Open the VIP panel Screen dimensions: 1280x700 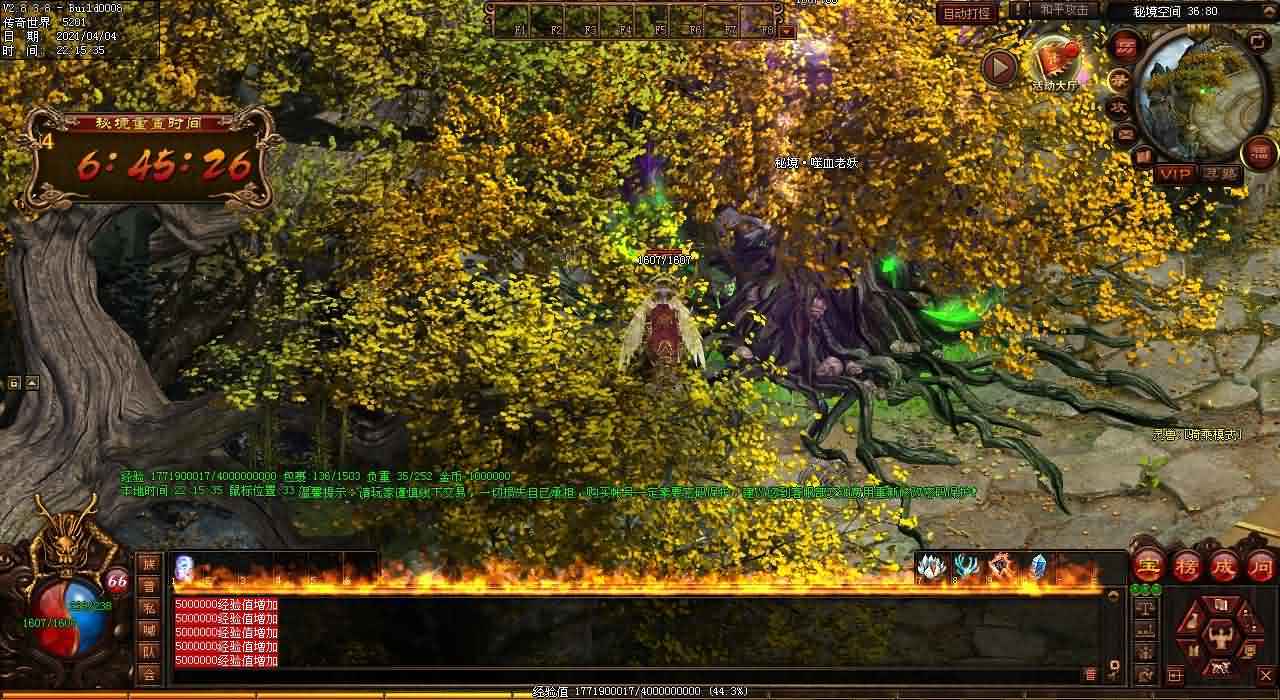pyautogui.click(x=1176, y=174)
